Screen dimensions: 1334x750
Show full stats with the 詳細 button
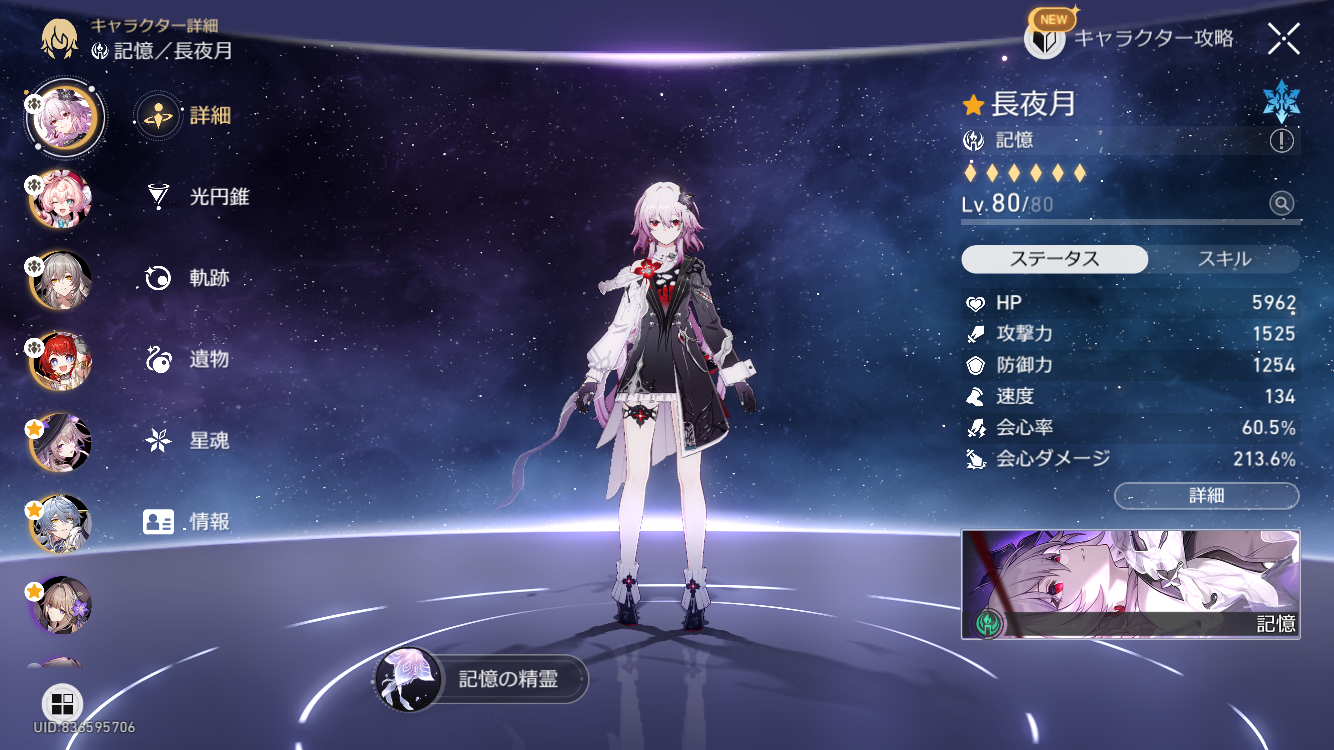coord(1206,495)
